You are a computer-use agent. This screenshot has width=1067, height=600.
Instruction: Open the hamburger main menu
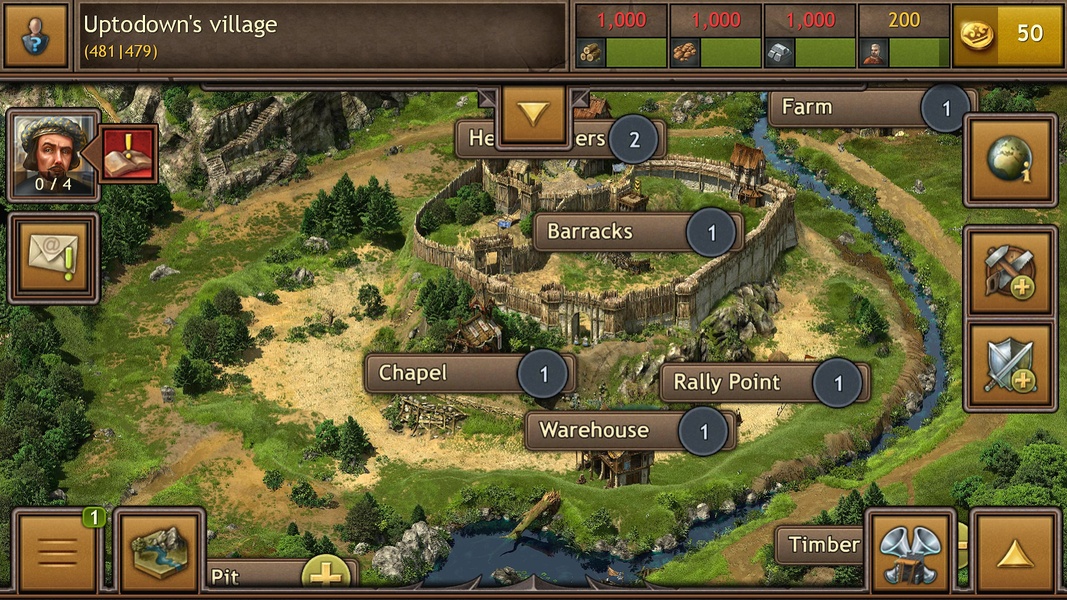(x=57, y=551)
